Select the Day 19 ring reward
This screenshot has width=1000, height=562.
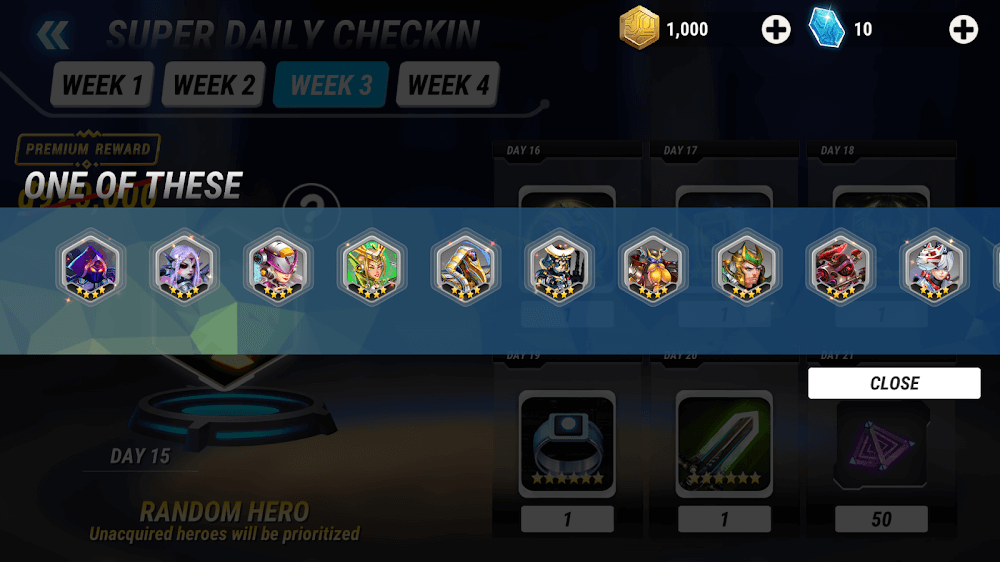pos(567,443)
